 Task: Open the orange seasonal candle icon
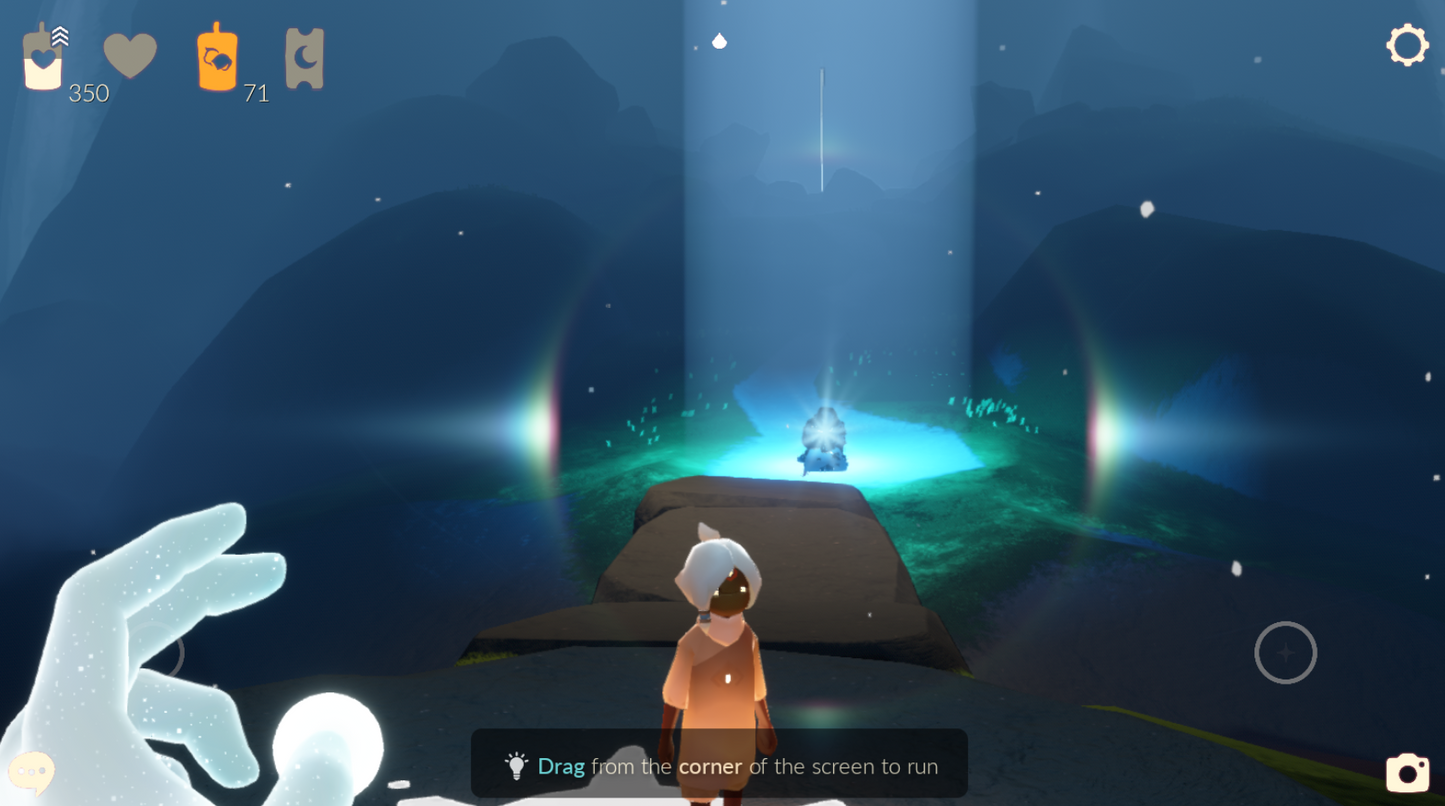(217, 58)
